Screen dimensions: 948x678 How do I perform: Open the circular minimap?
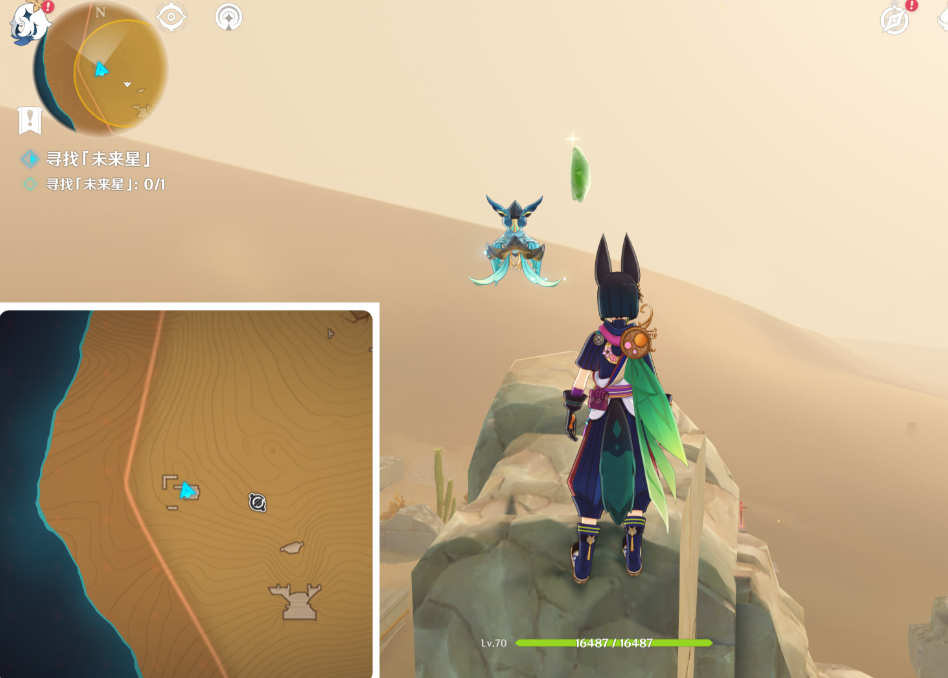[x=100, y=70]
